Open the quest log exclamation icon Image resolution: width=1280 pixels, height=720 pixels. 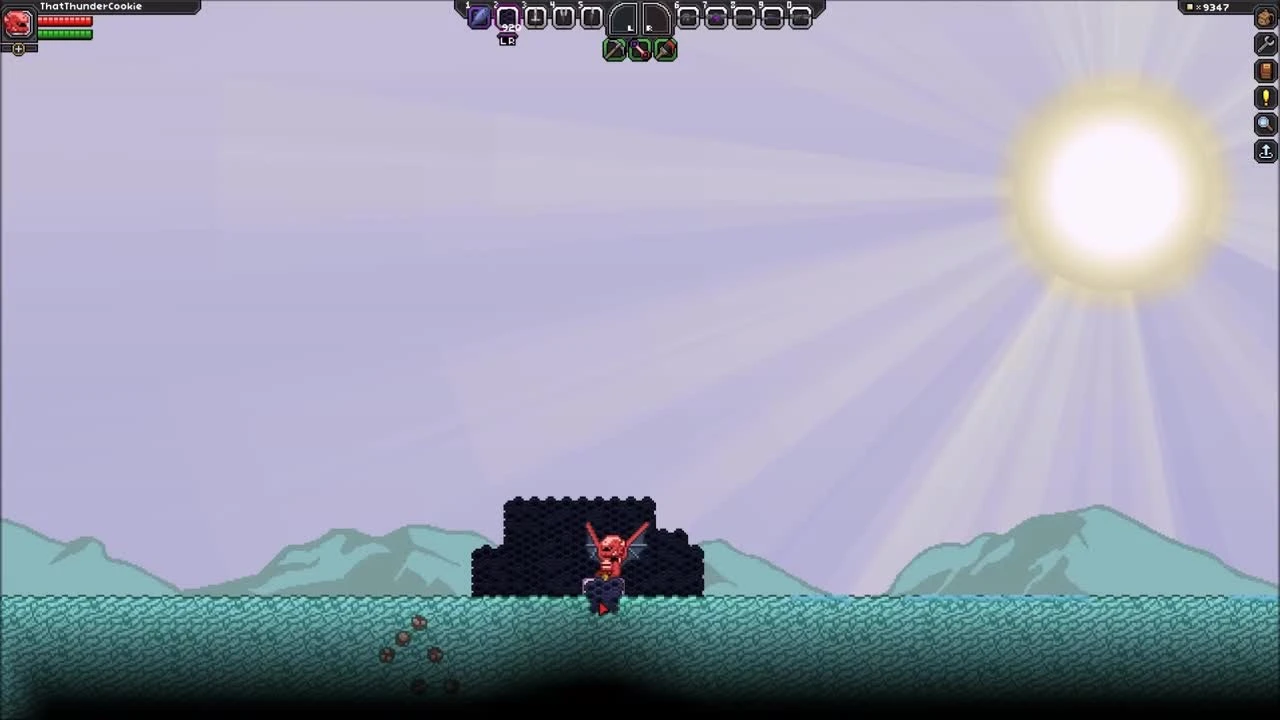1265,97
